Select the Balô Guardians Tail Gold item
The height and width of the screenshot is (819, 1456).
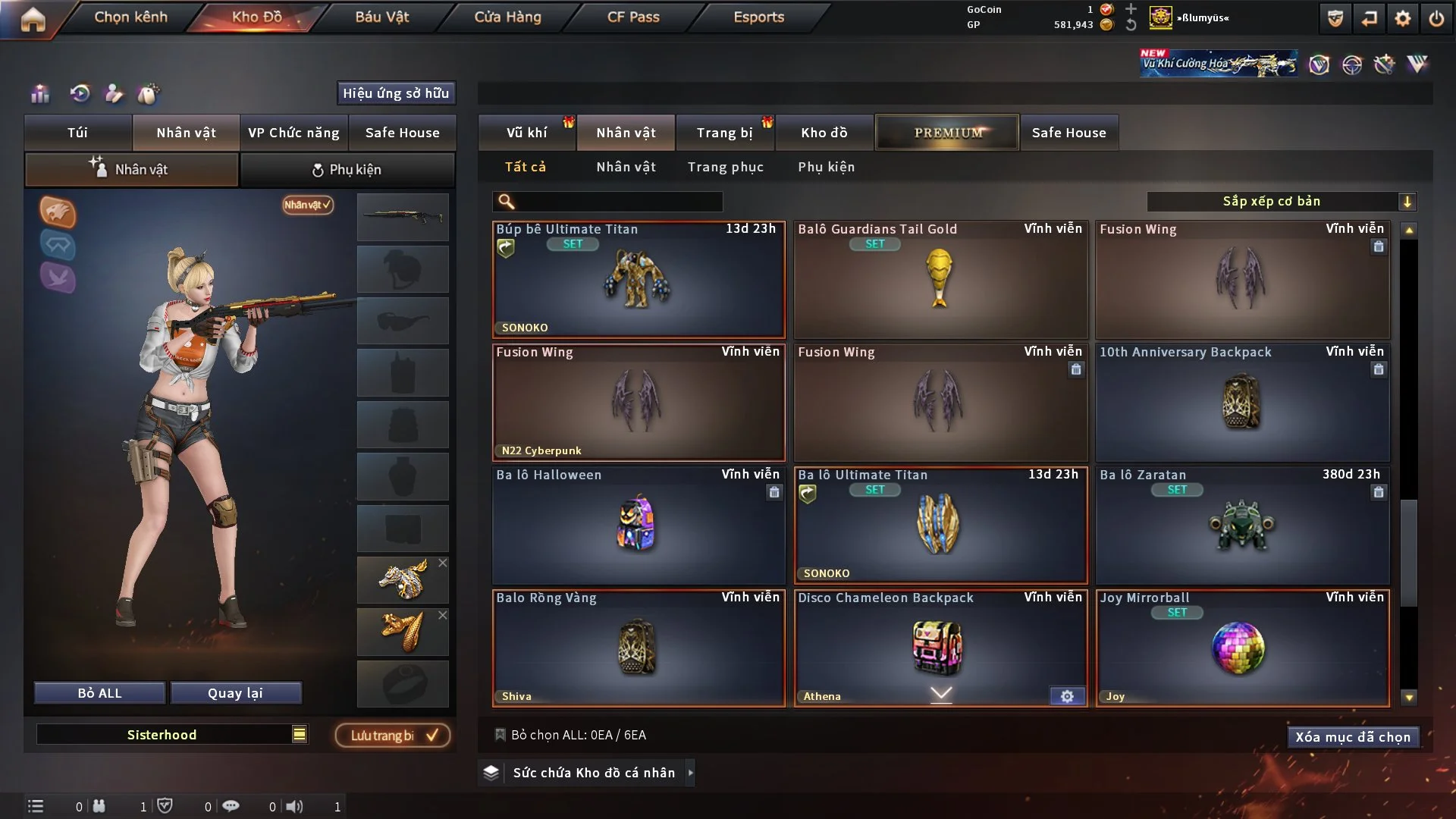[x=940, y=279]
